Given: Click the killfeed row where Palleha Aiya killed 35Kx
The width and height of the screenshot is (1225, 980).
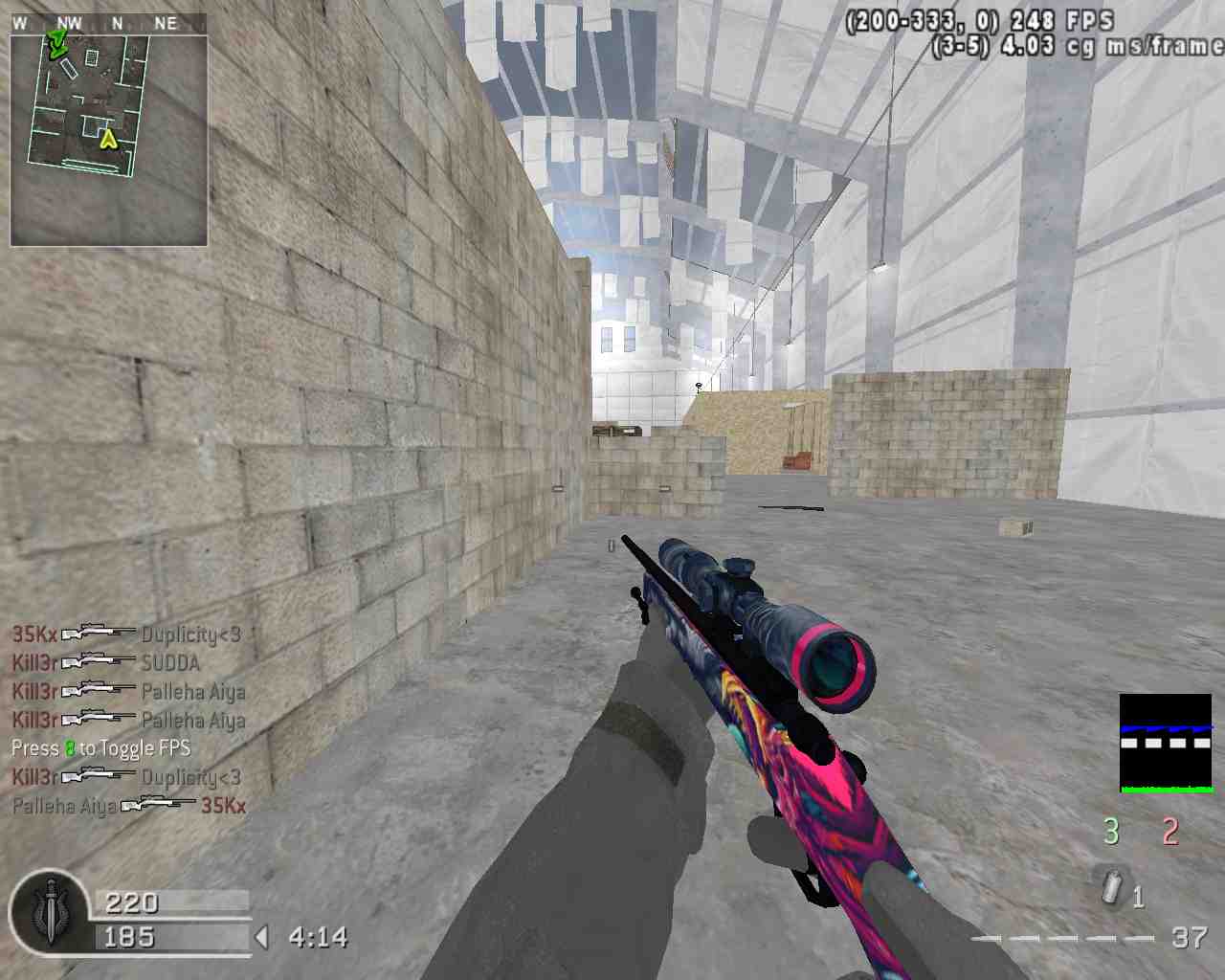Looking at the screenshot, I should click(x=129, y=806).
